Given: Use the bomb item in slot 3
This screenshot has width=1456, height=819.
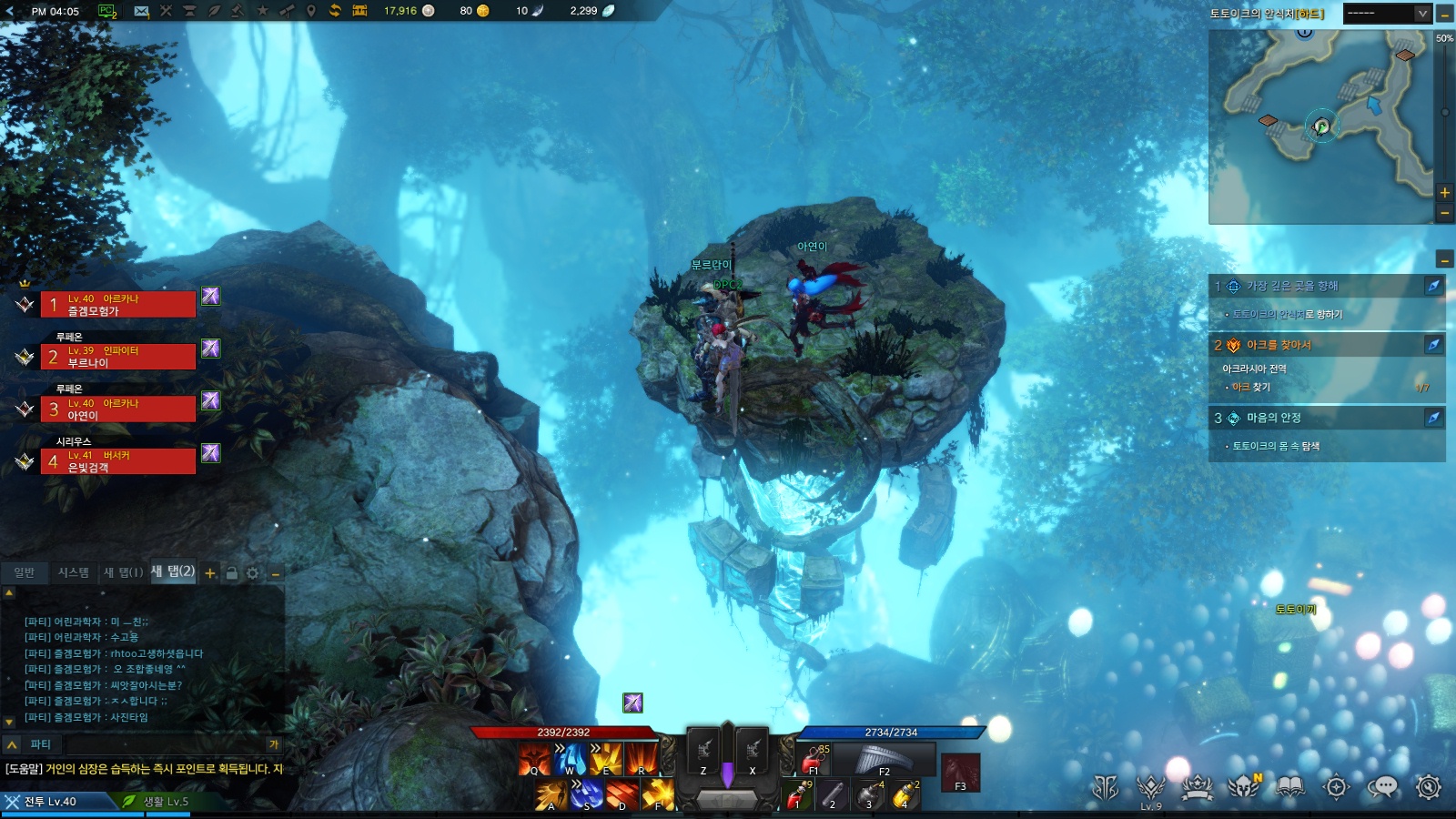Looking at the screenshot, I should tap(868, 795).
